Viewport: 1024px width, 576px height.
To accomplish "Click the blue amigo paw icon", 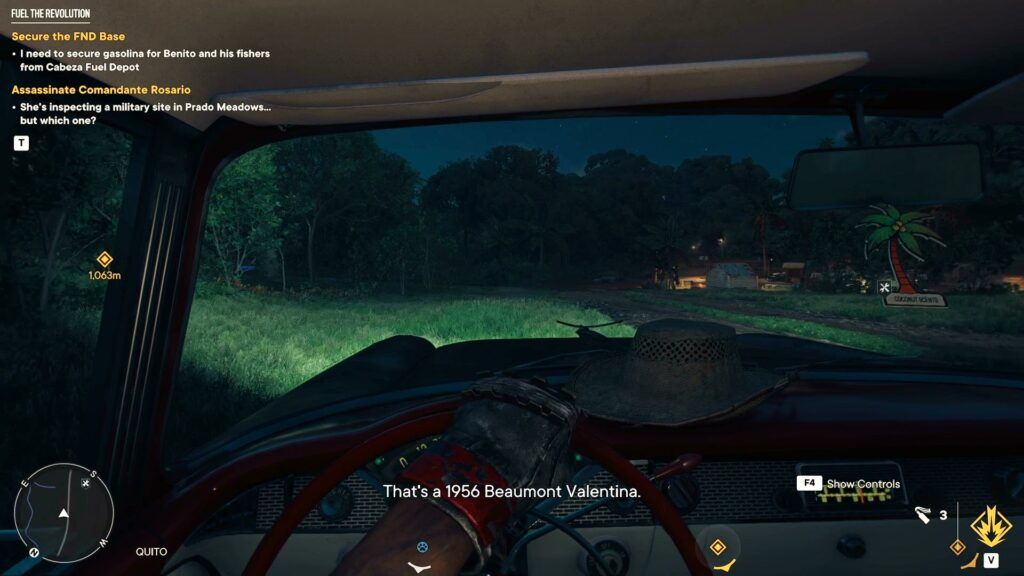I will [422, 547].
